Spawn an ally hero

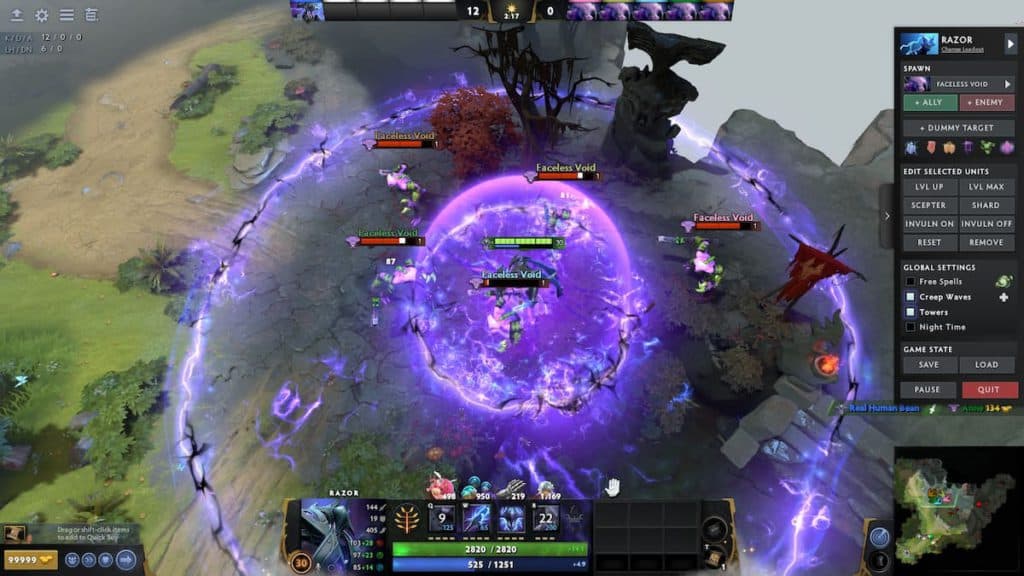930,103
